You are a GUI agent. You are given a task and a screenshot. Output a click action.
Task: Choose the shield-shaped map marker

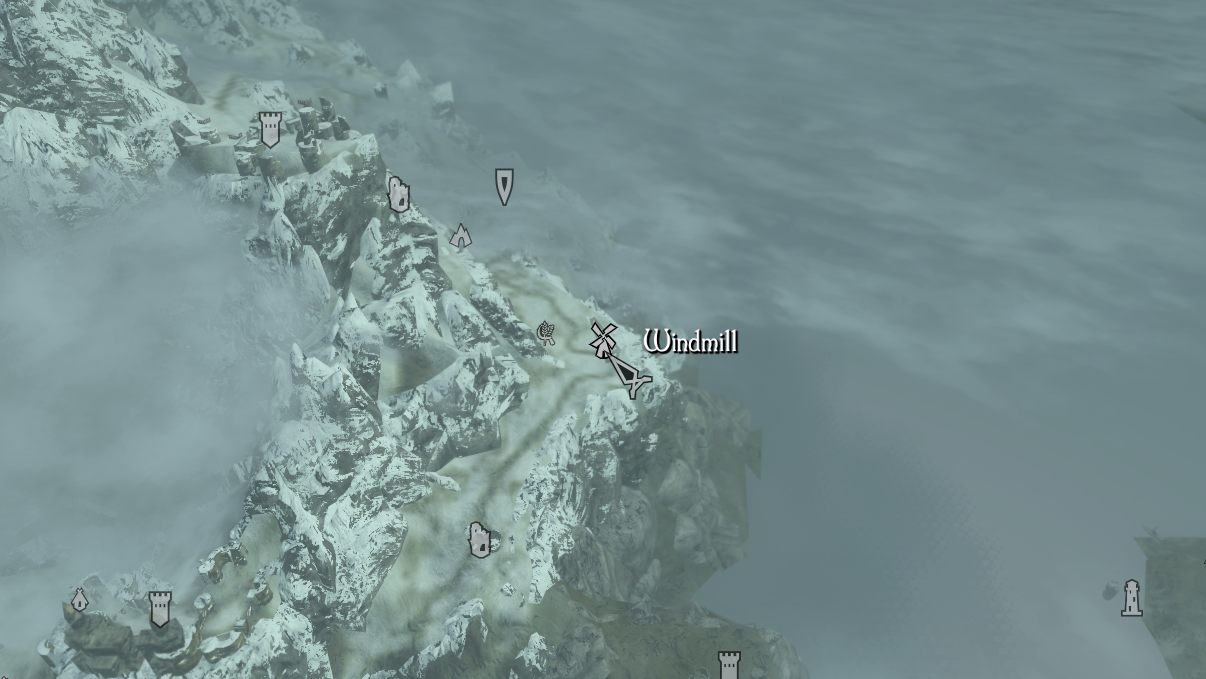(504, 186)
